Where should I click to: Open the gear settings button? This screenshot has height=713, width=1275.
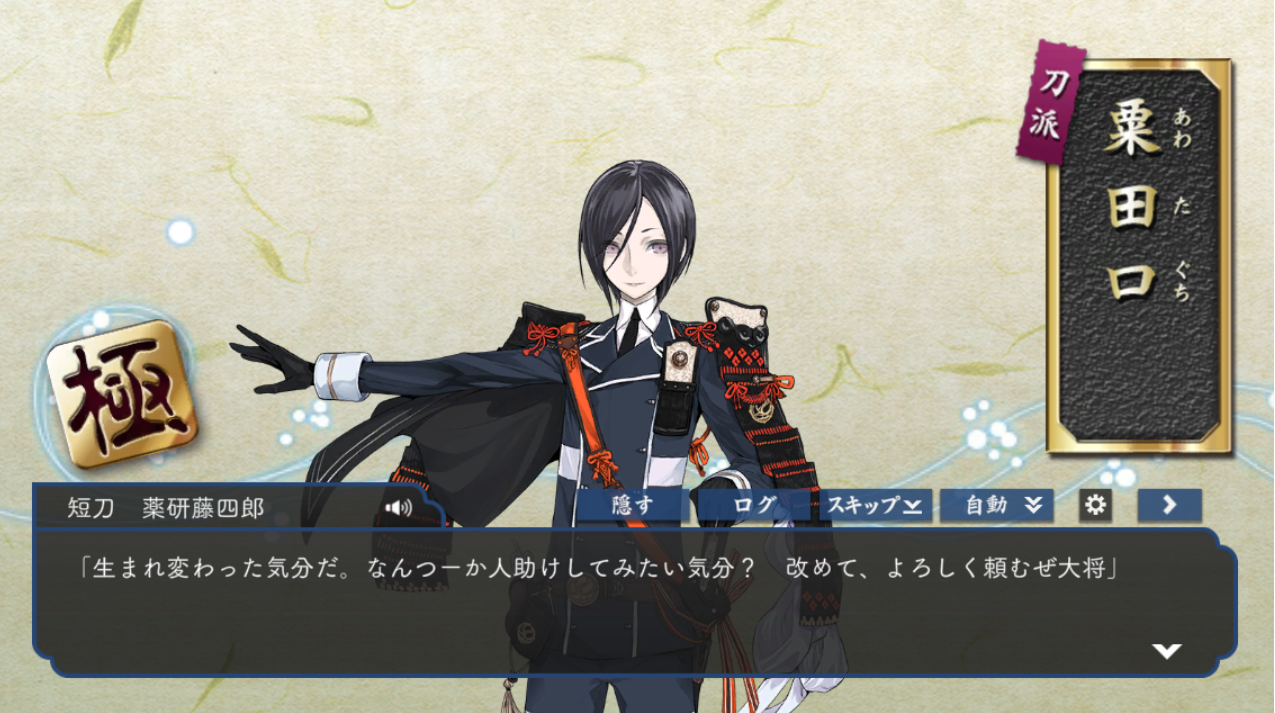pyautogui.click(x=1095, y=506)
